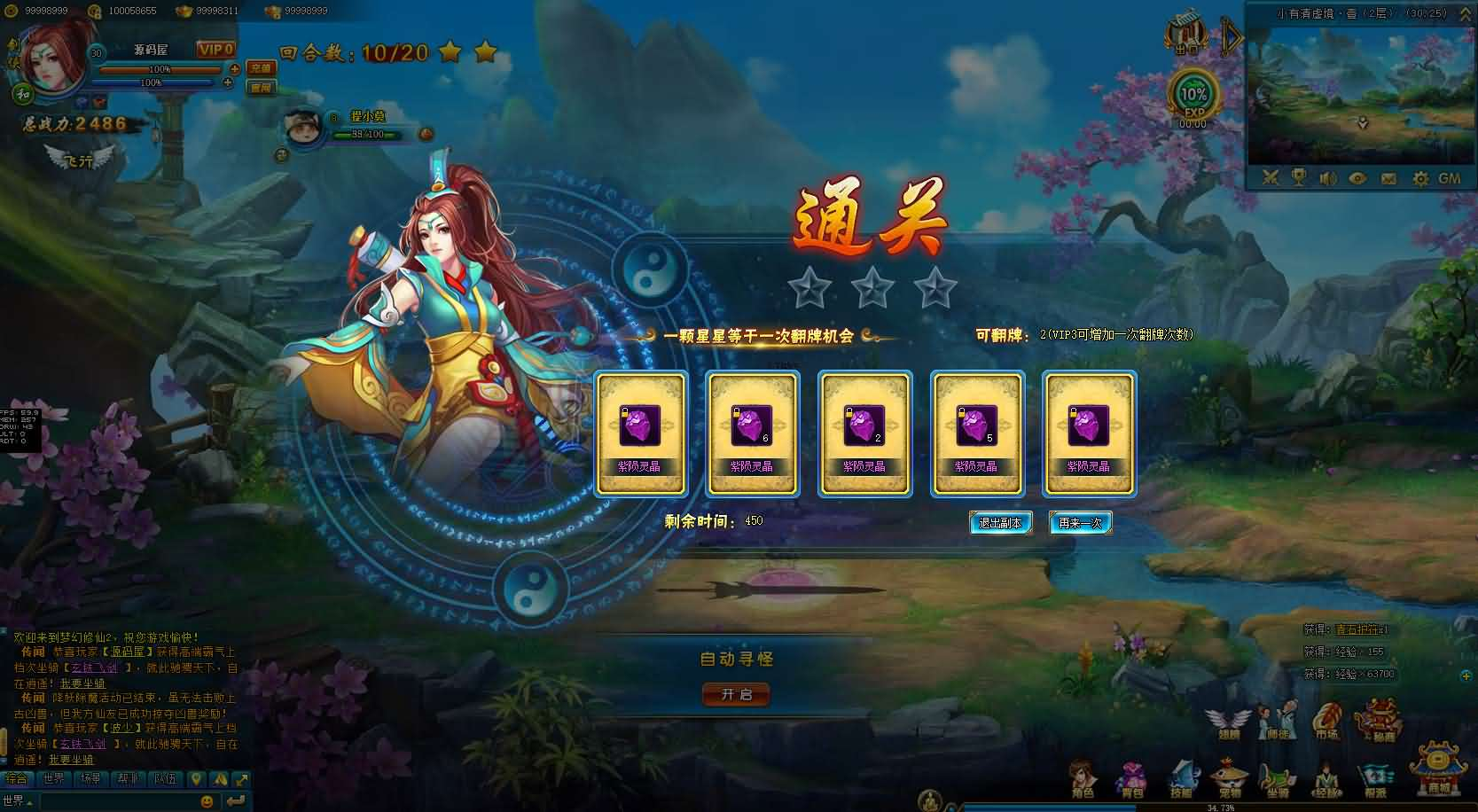Image resolution: width=1478 pixels, height=812 pixels.
Task: Open the emoji picker in the chat bar
Action: point(207,801)
